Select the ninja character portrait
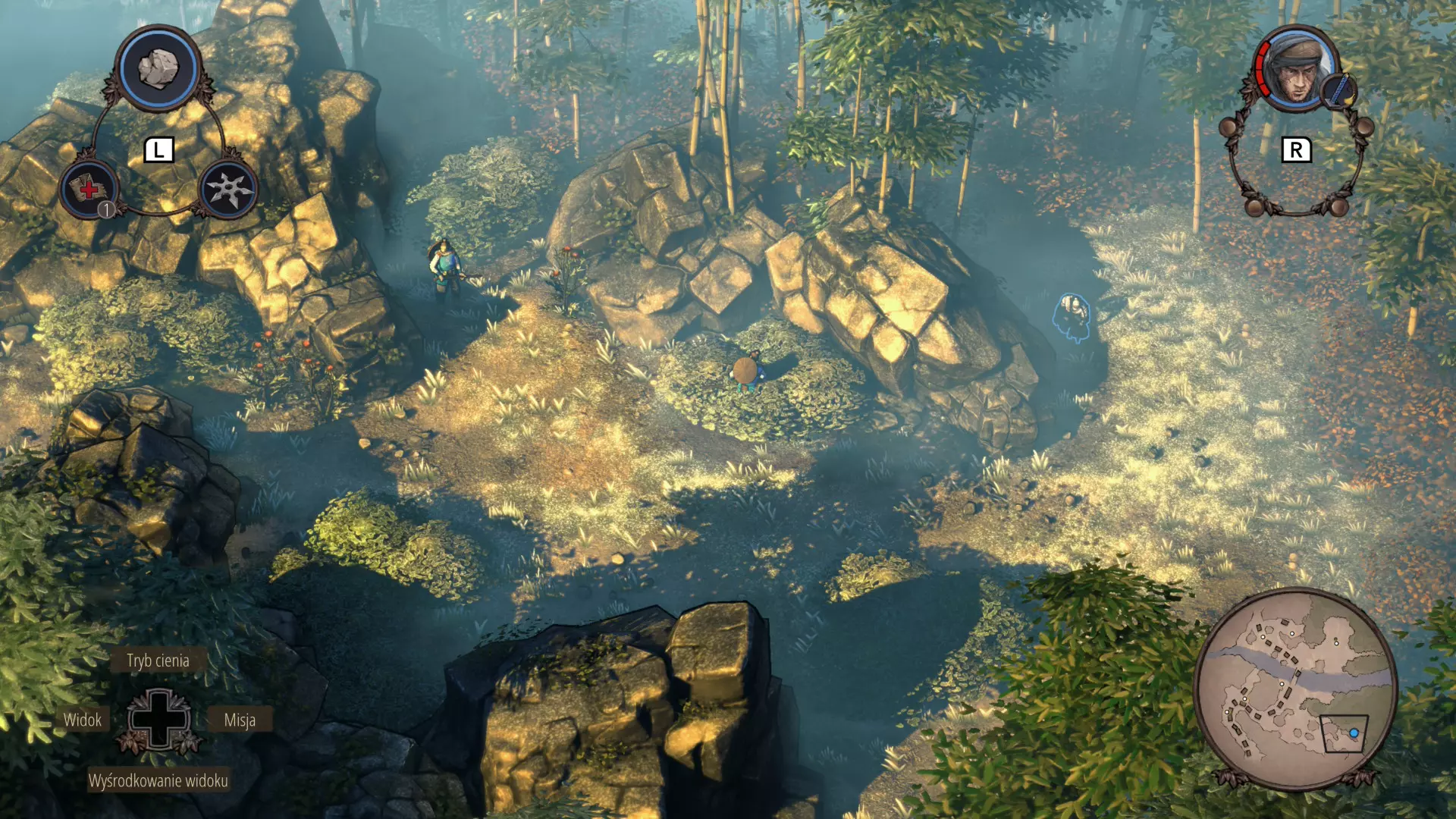This screenshot has height=819, width=1456. [x=1296, y=69]
